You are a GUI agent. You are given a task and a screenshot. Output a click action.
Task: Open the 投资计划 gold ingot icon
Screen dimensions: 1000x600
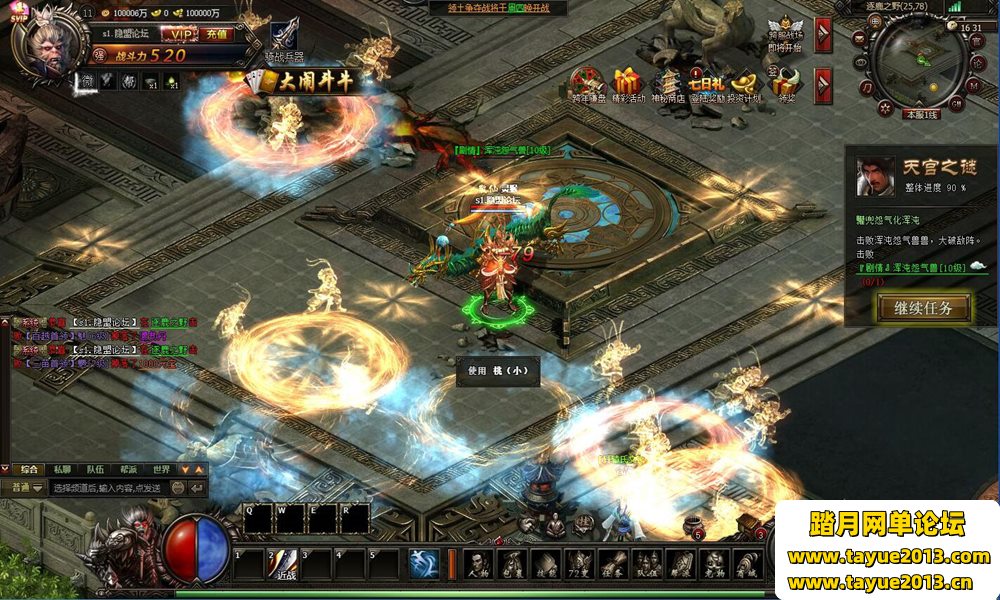pos(743,83)
